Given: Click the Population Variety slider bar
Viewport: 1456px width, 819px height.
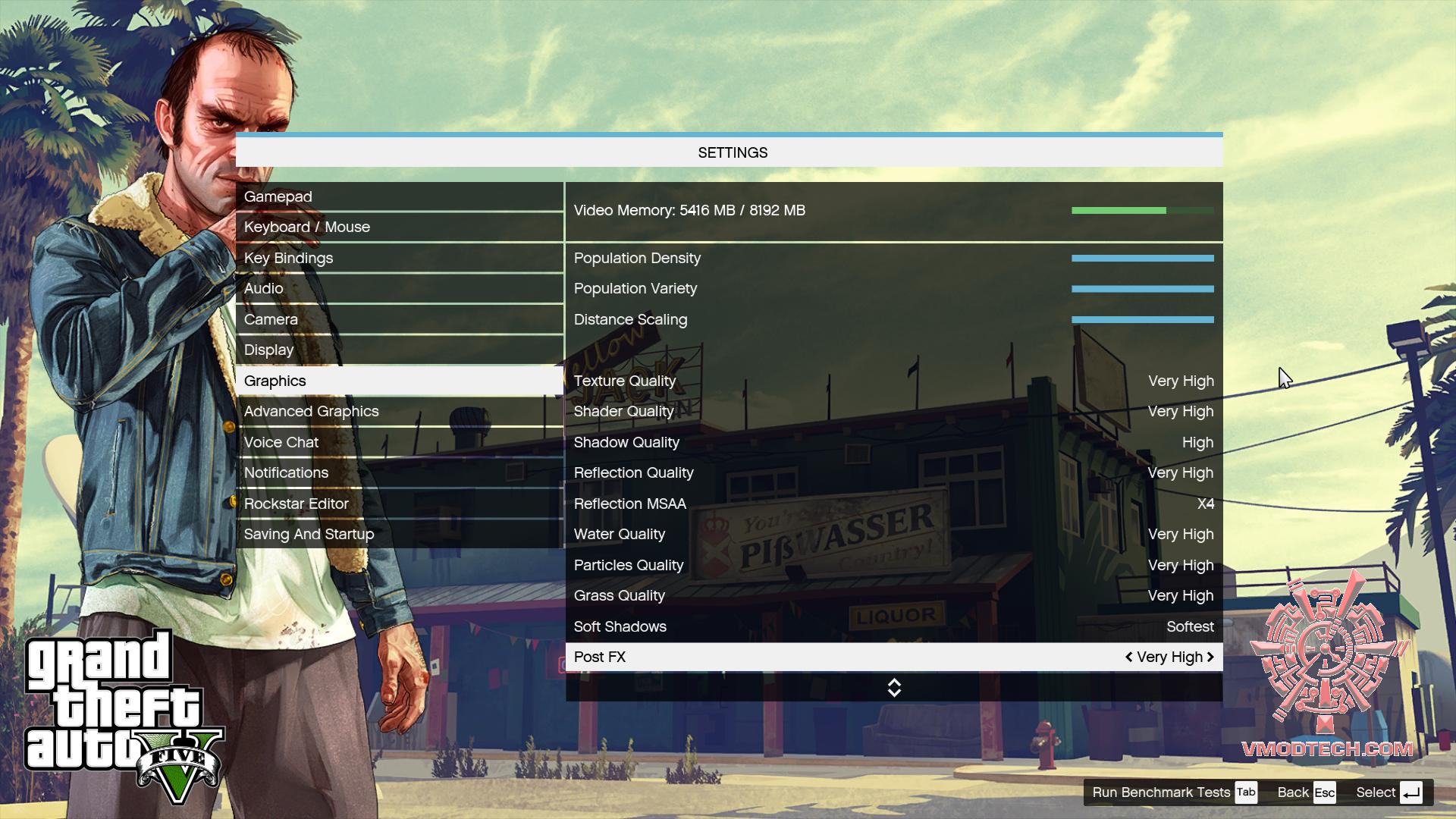Looking at the screenshot, I should [x=1142, y=289].
